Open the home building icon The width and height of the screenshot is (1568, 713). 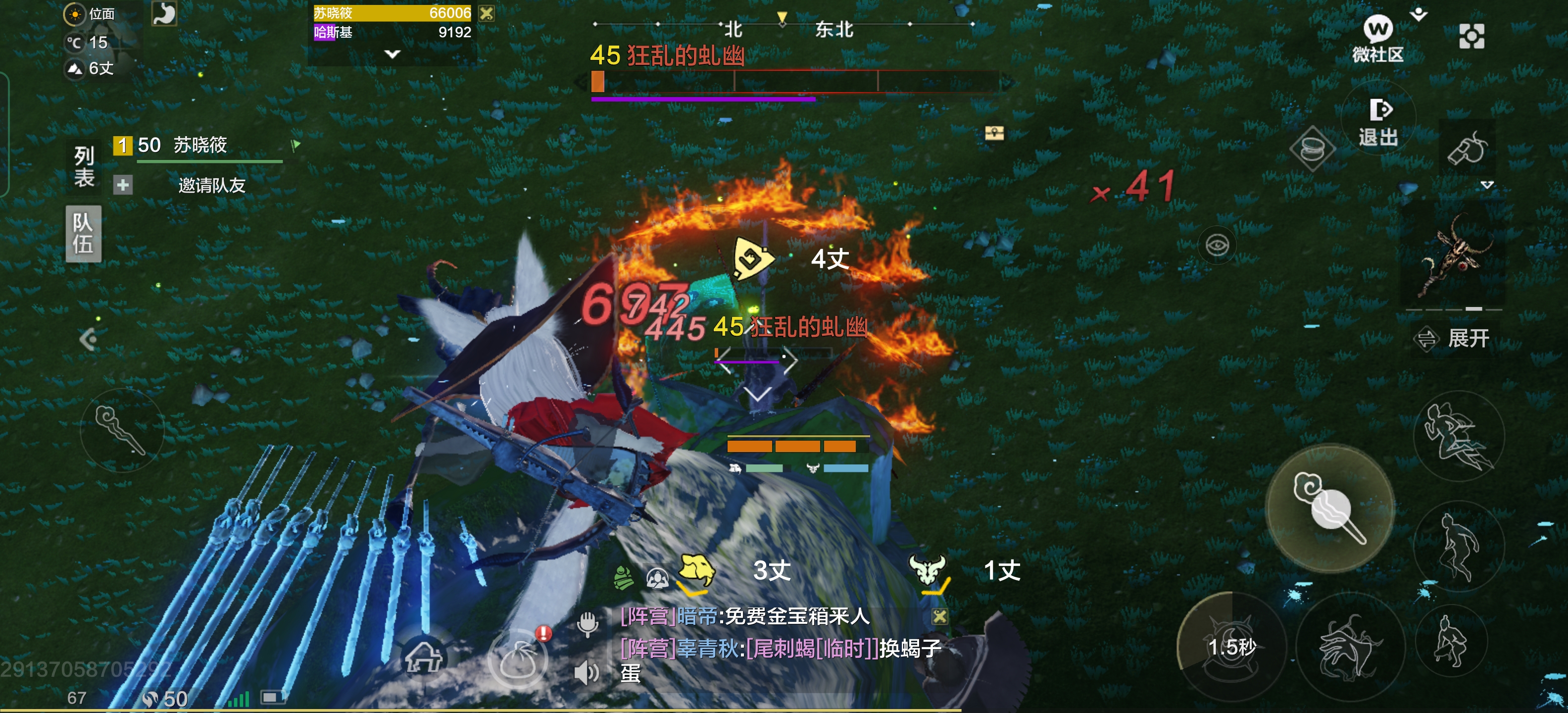pos(424,657)
